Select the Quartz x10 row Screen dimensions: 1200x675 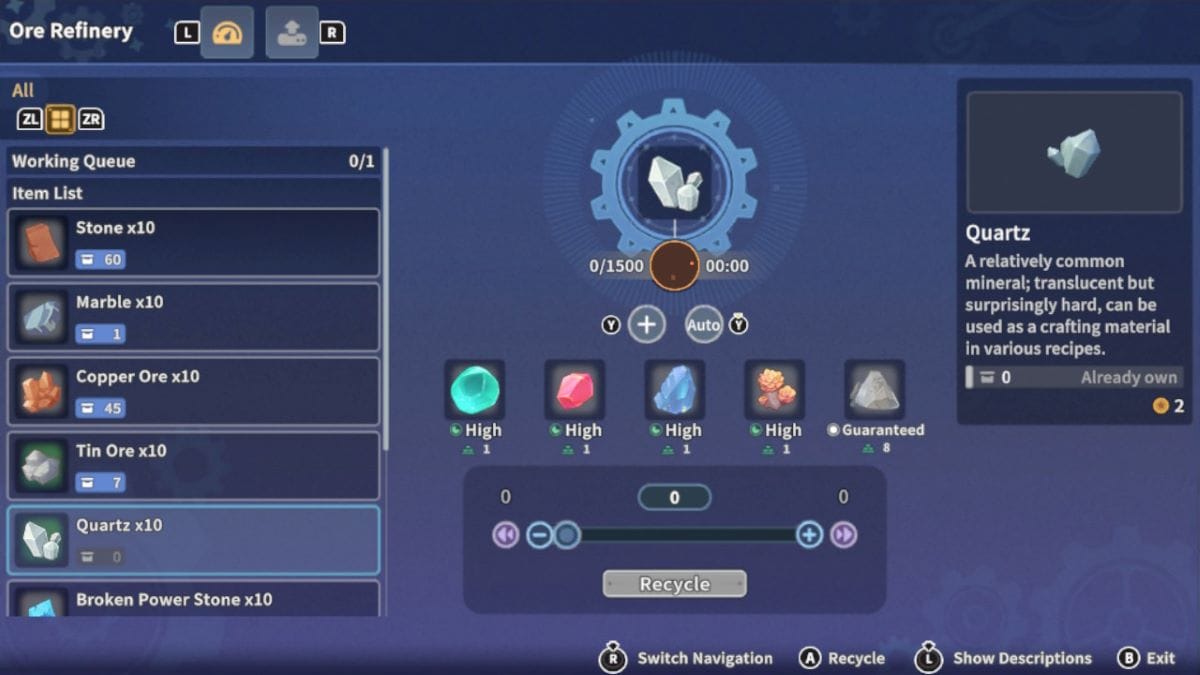point(194,540)
